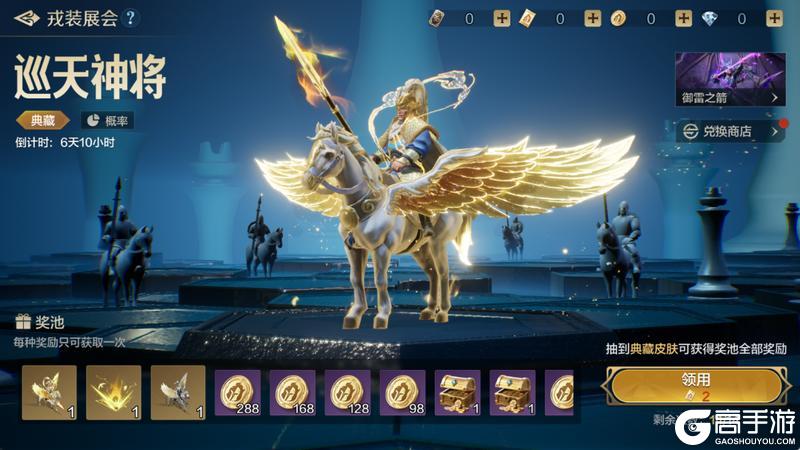Add more diamonds with the plus button
The height and width of the screenshot is (450, 800).
[774, 18]
